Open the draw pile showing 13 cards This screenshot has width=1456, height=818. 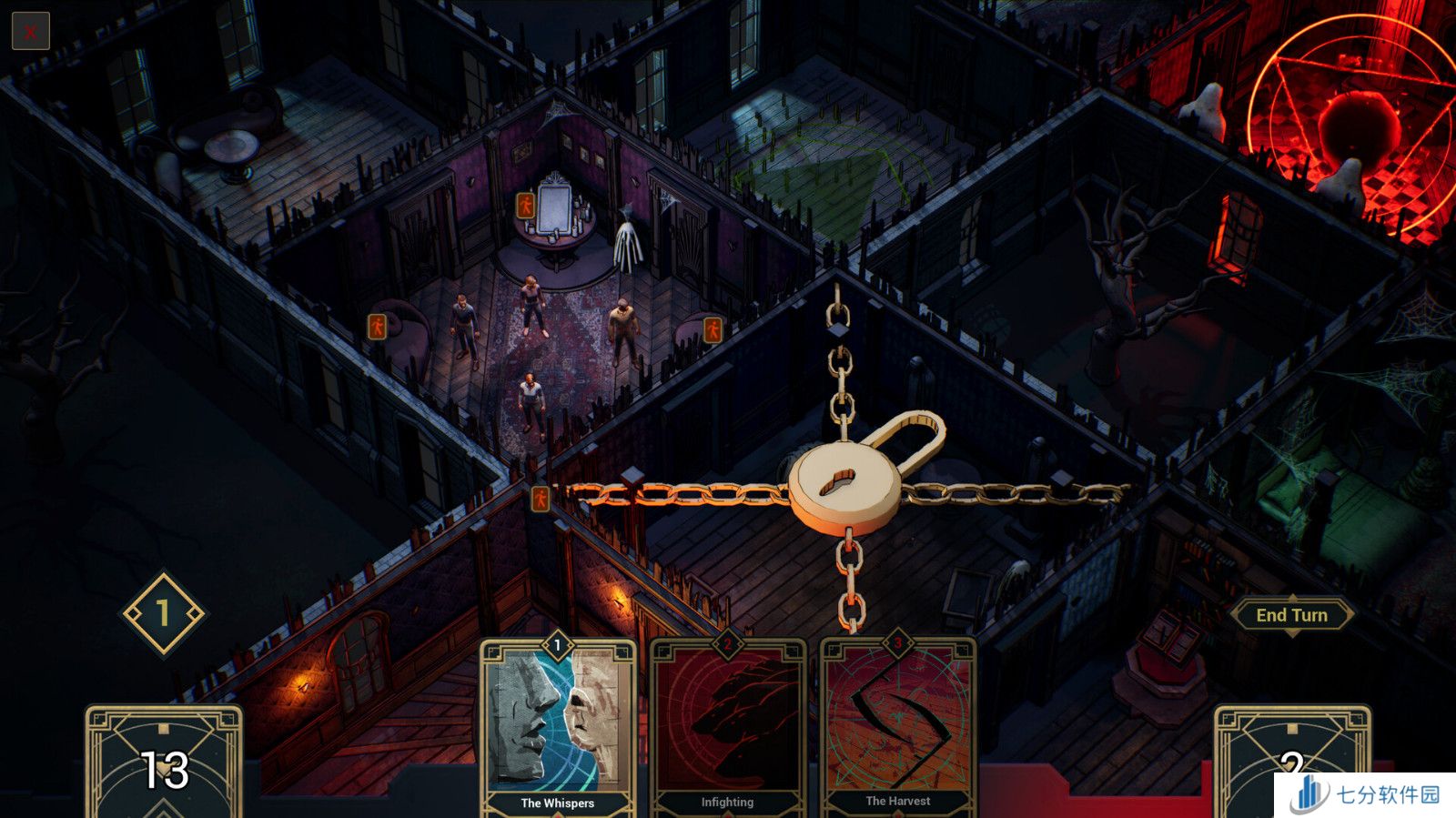[164, 762]
